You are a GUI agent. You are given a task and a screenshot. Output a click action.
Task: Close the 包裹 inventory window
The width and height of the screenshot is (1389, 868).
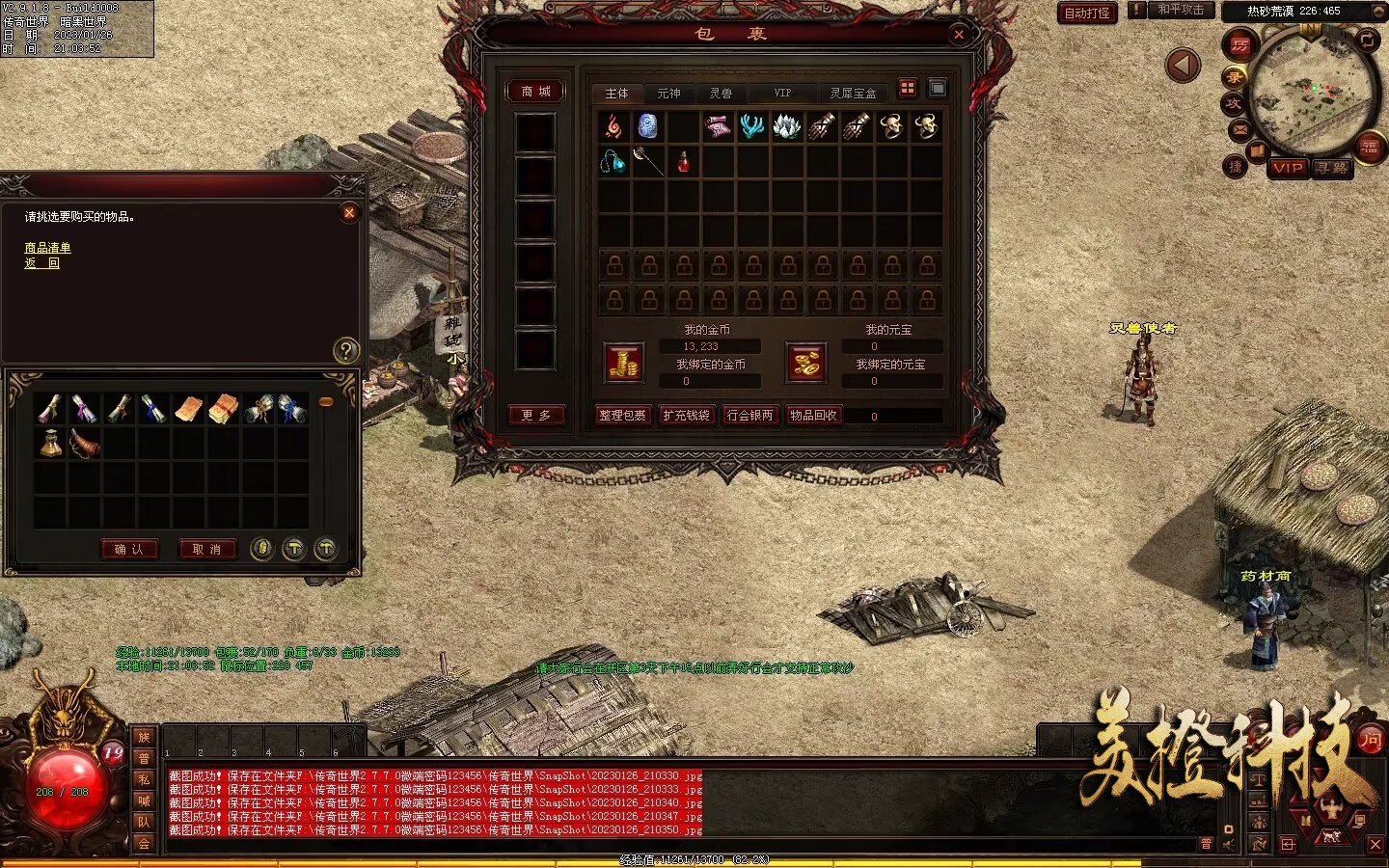(959, 35)
